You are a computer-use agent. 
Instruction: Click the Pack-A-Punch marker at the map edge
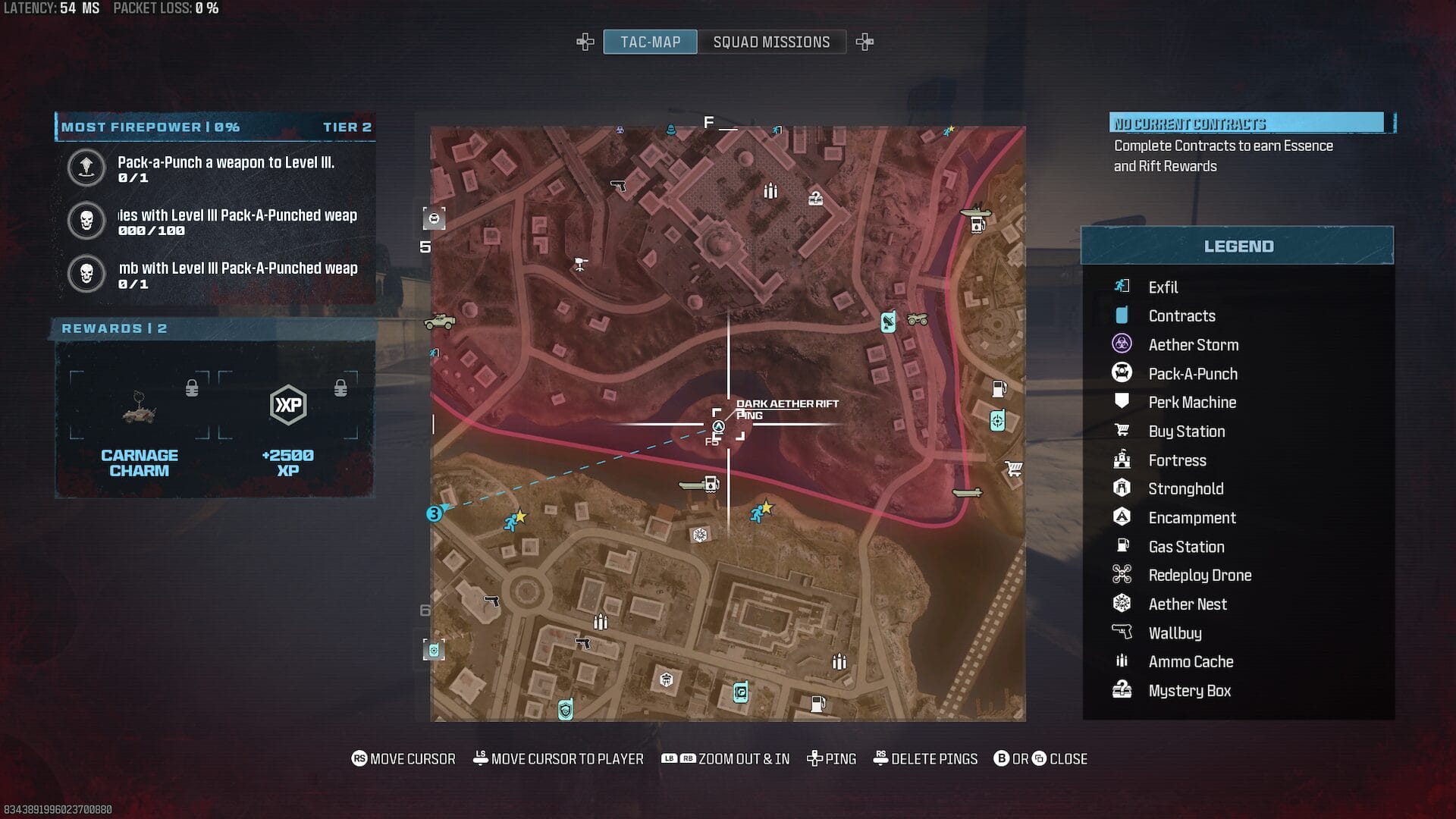coord(434,219)
